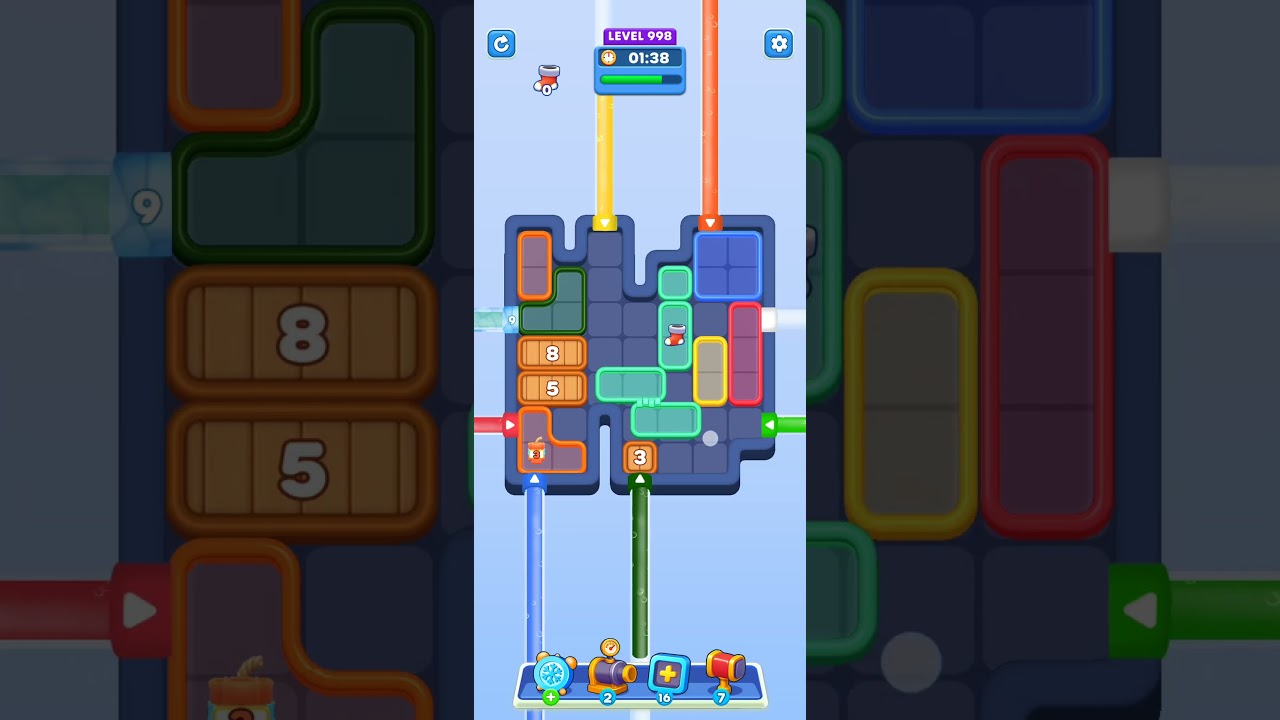
Task: Click the green progress bar under the timer
Action: 638,80
